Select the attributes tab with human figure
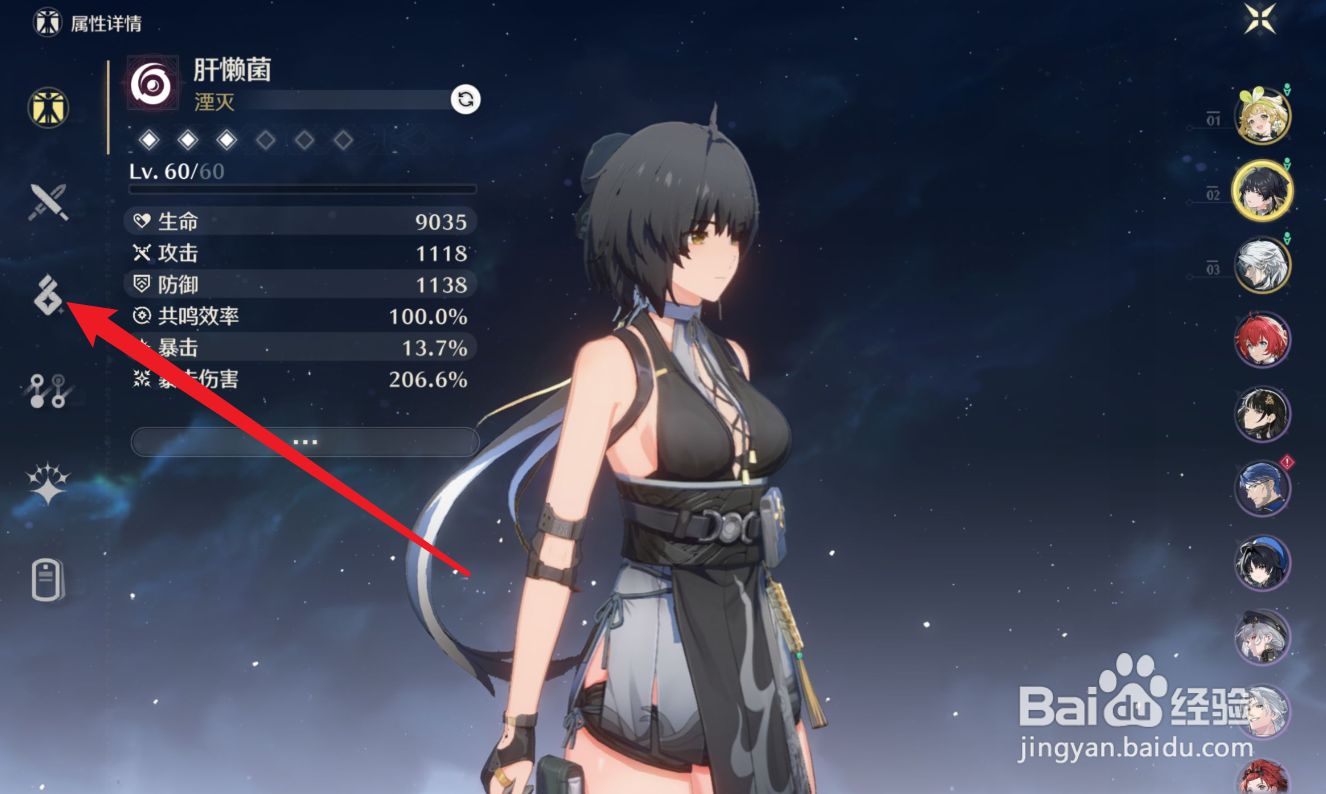The image size is (1326, 794). point(48,107)
